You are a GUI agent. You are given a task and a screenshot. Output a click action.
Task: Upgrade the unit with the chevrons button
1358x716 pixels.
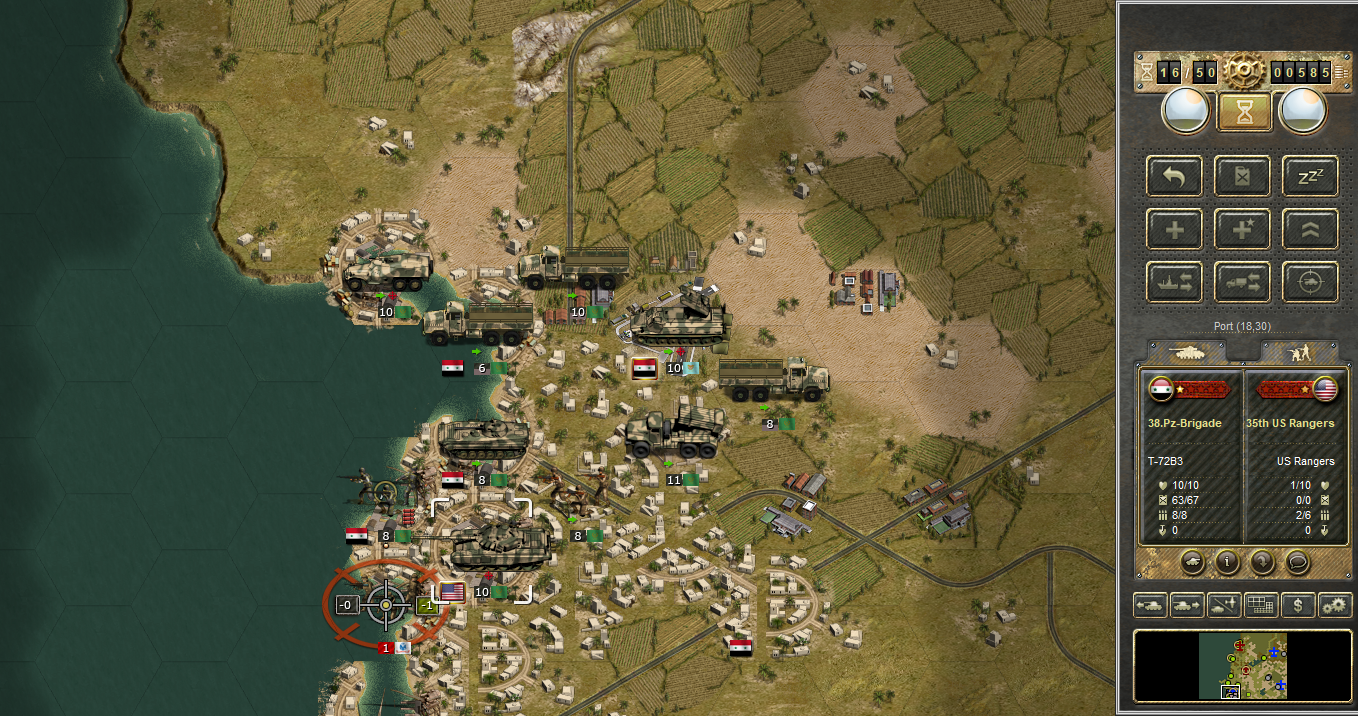click(1310, 230)
